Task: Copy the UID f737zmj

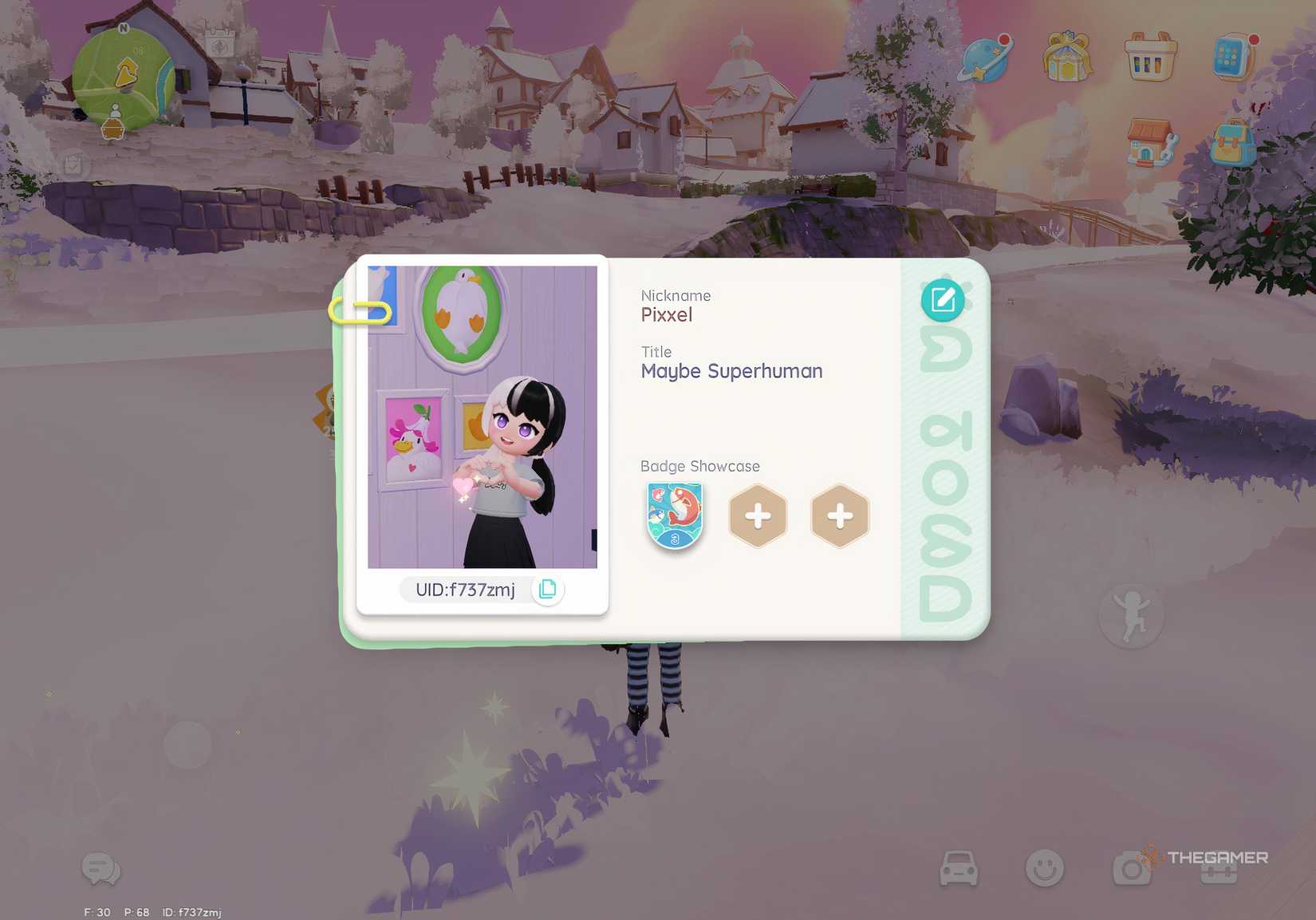Action: 547,590
